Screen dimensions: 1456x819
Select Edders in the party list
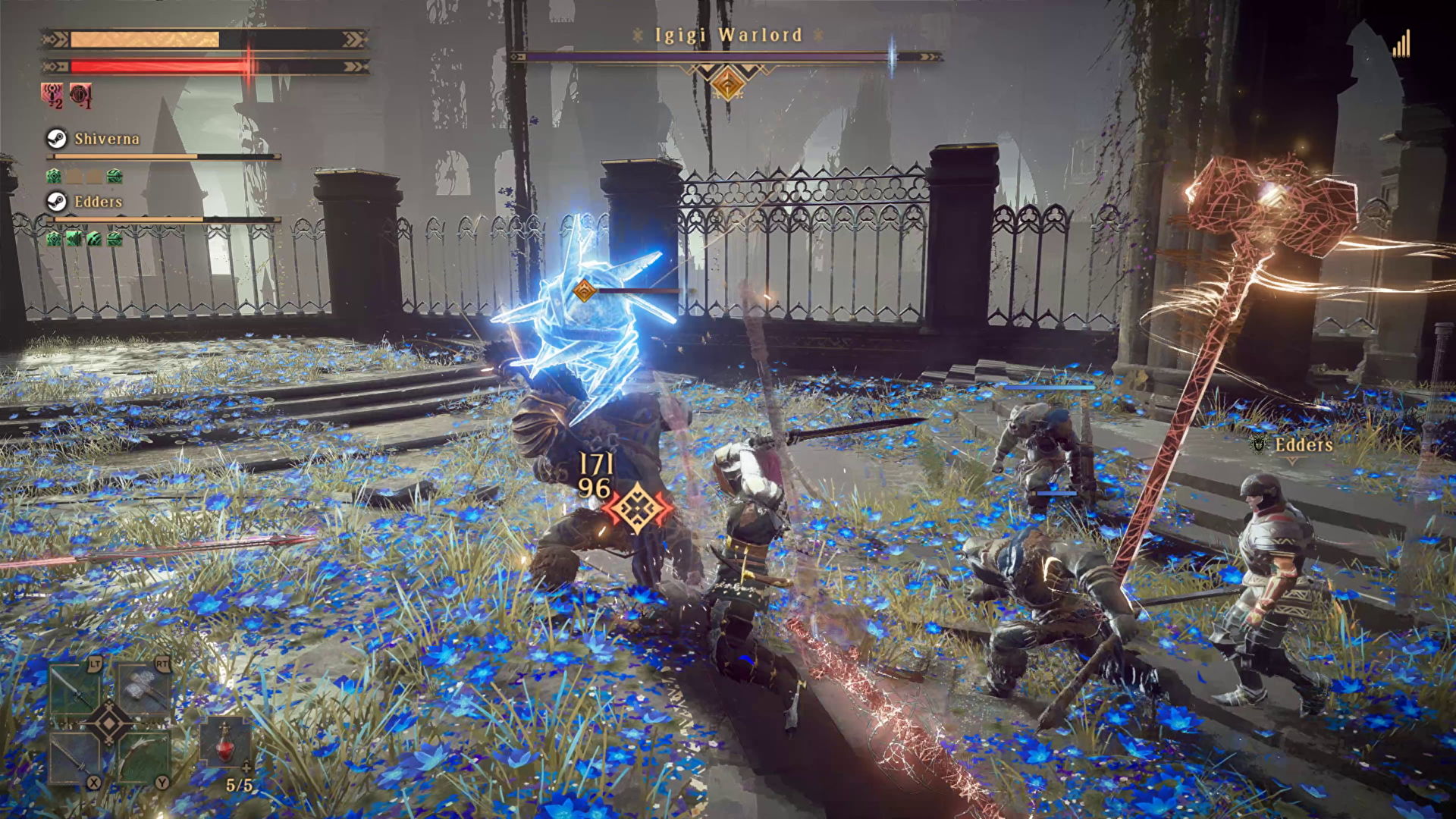click(98, 202)
